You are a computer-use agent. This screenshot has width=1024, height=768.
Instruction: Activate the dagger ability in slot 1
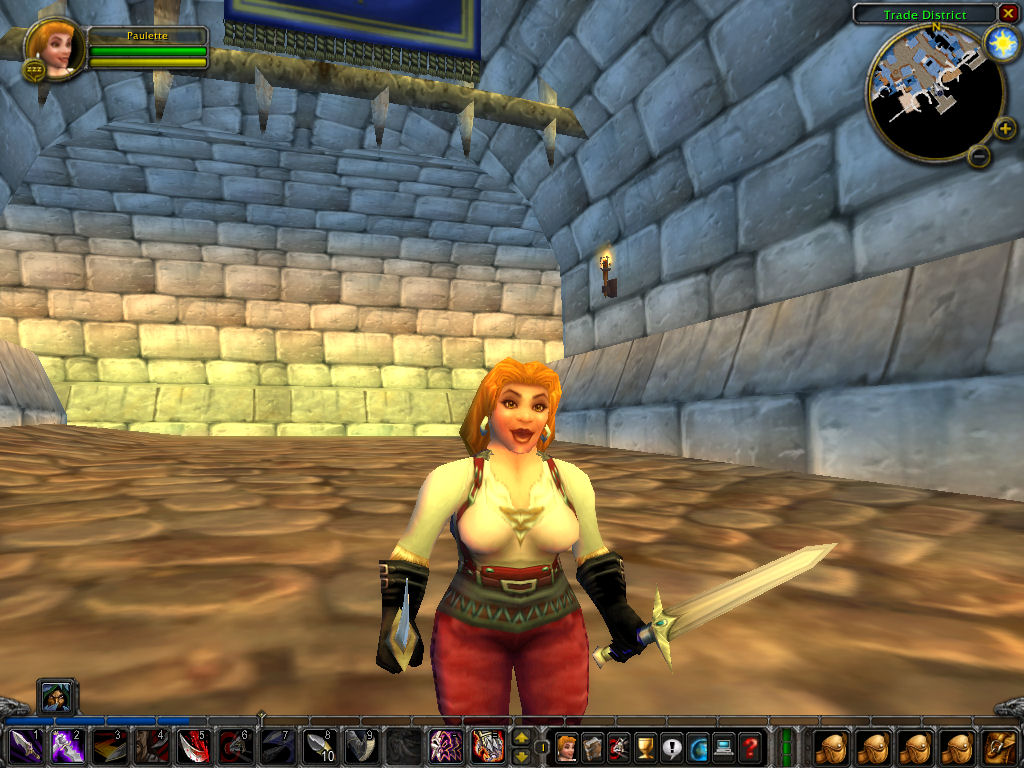25,746
